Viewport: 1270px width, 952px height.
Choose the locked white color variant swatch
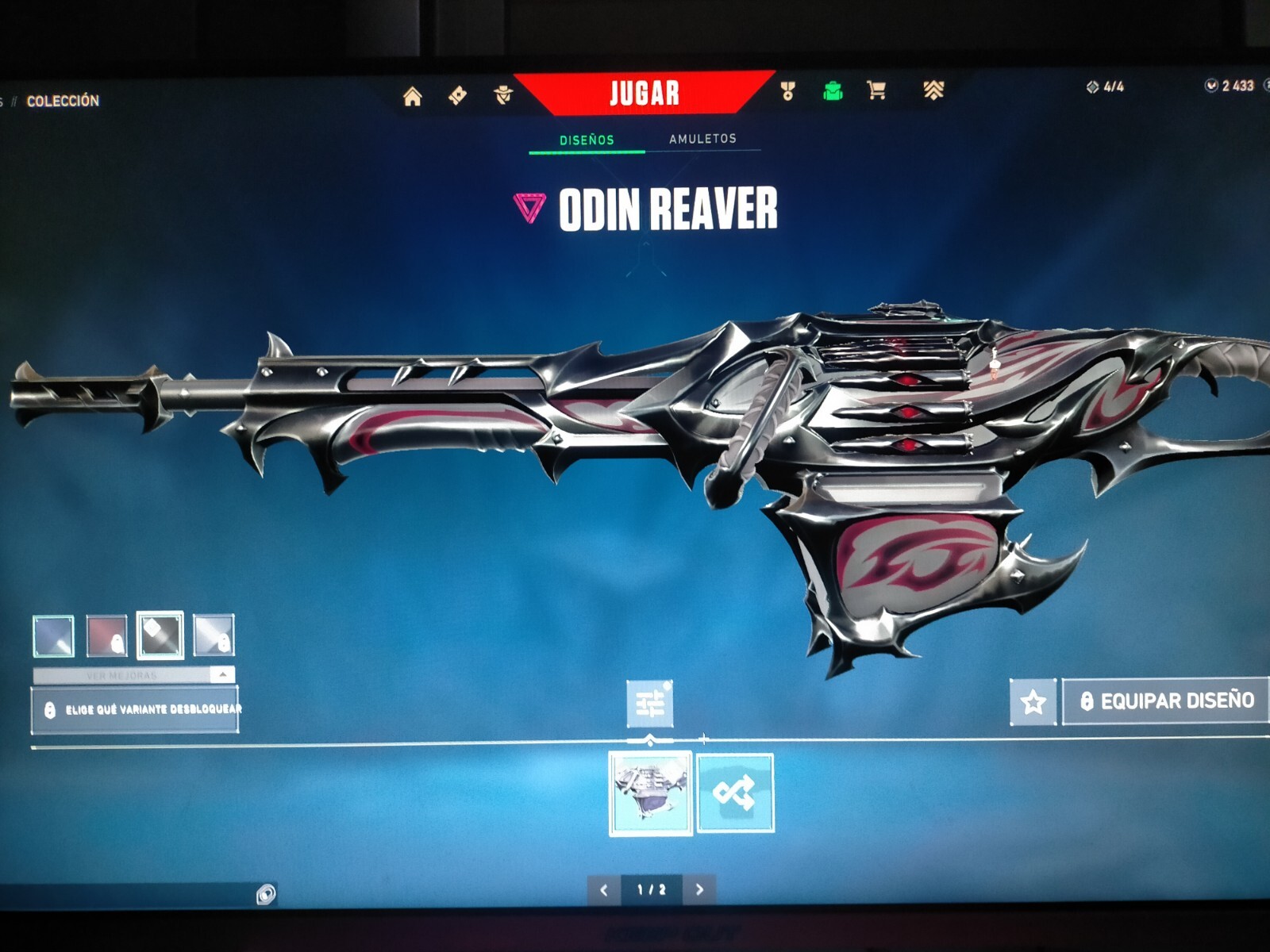[214, 635]
